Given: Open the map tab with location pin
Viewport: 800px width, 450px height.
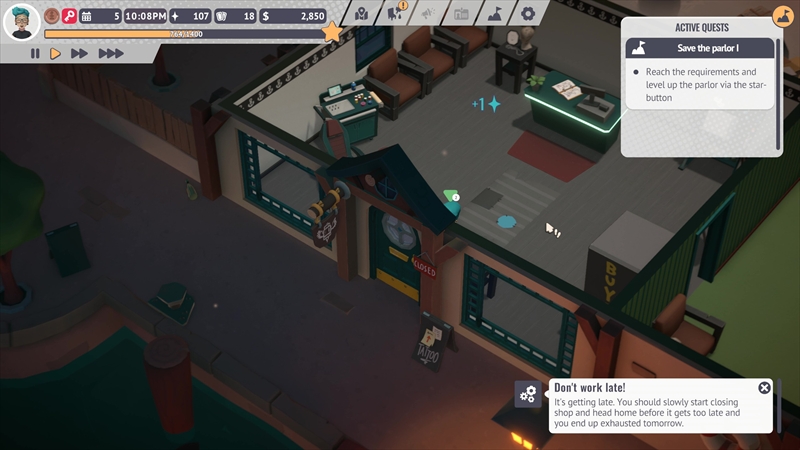Looking at the screenshot, I should (x=362, y=14).
